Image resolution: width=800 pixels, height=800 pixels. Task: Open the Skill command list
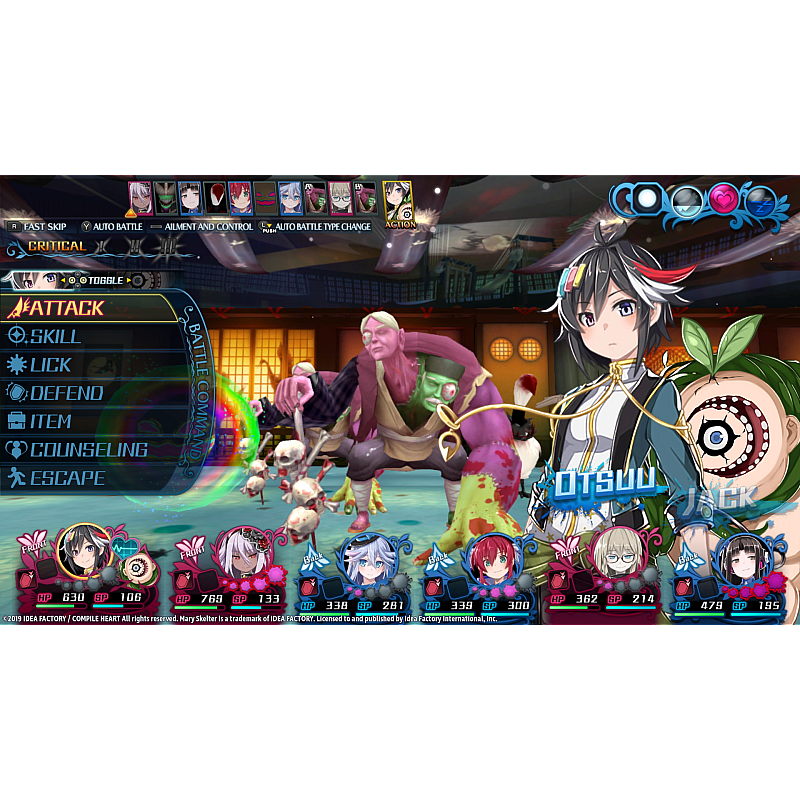[55, 337]
